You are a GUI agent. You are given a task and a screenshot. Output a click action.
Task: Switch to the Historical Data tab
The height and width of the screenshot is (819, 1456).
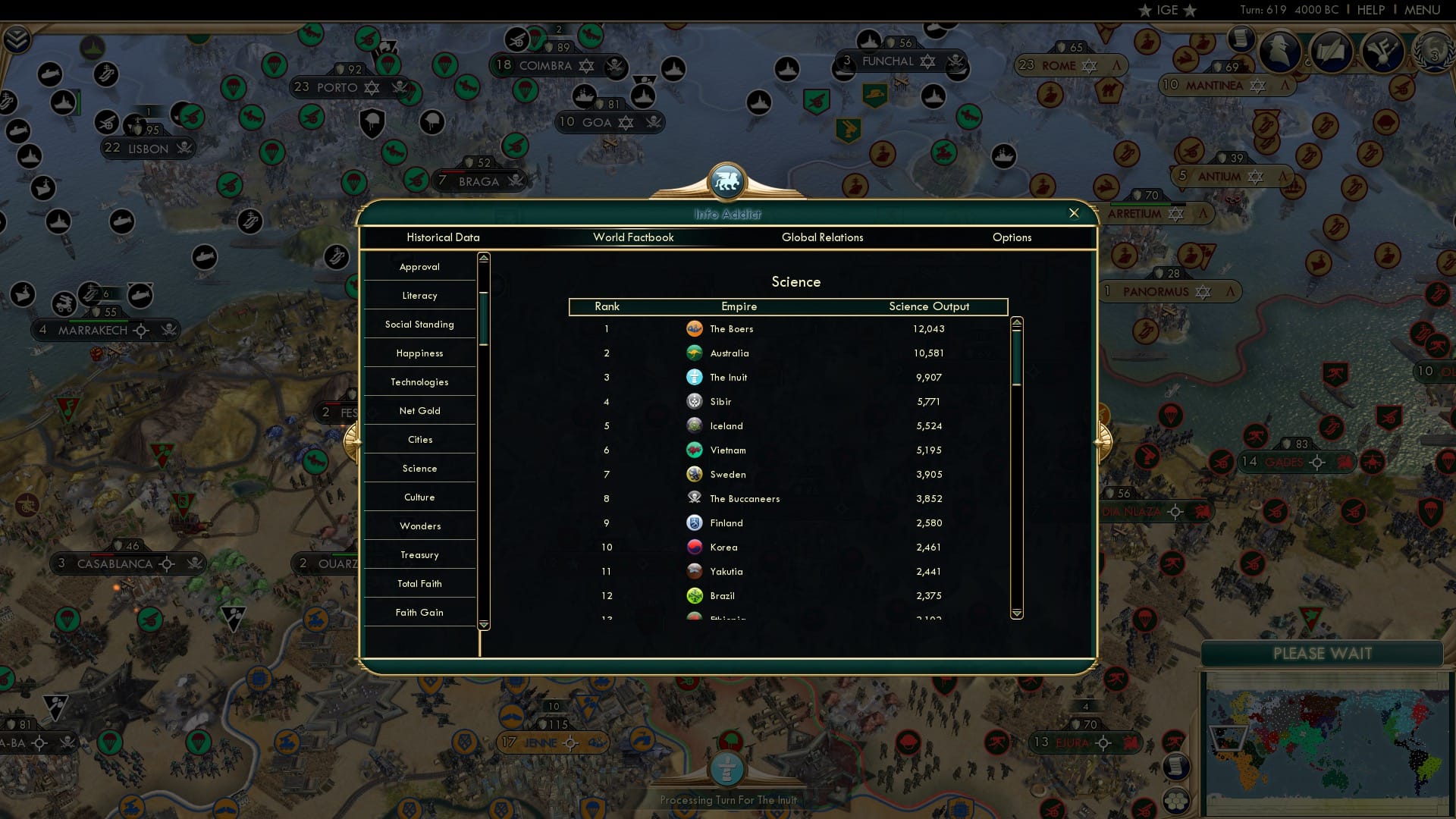click(x=444, y=237)
